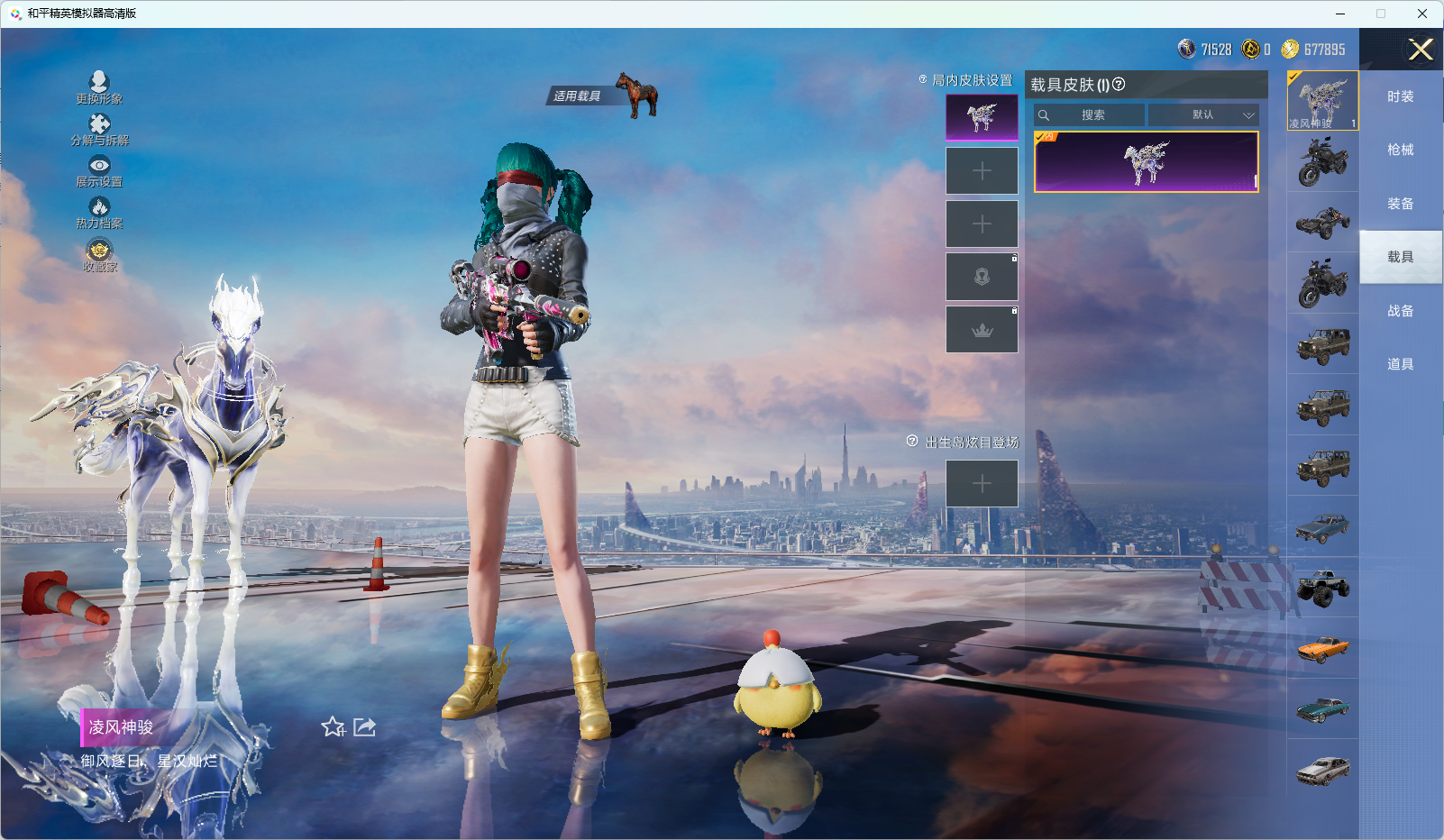Image resolution: width=1444 pixels, height=840 pixels.
Task: Pick the orange sports car thumbnail
Action: click(x=1322, y=648)
